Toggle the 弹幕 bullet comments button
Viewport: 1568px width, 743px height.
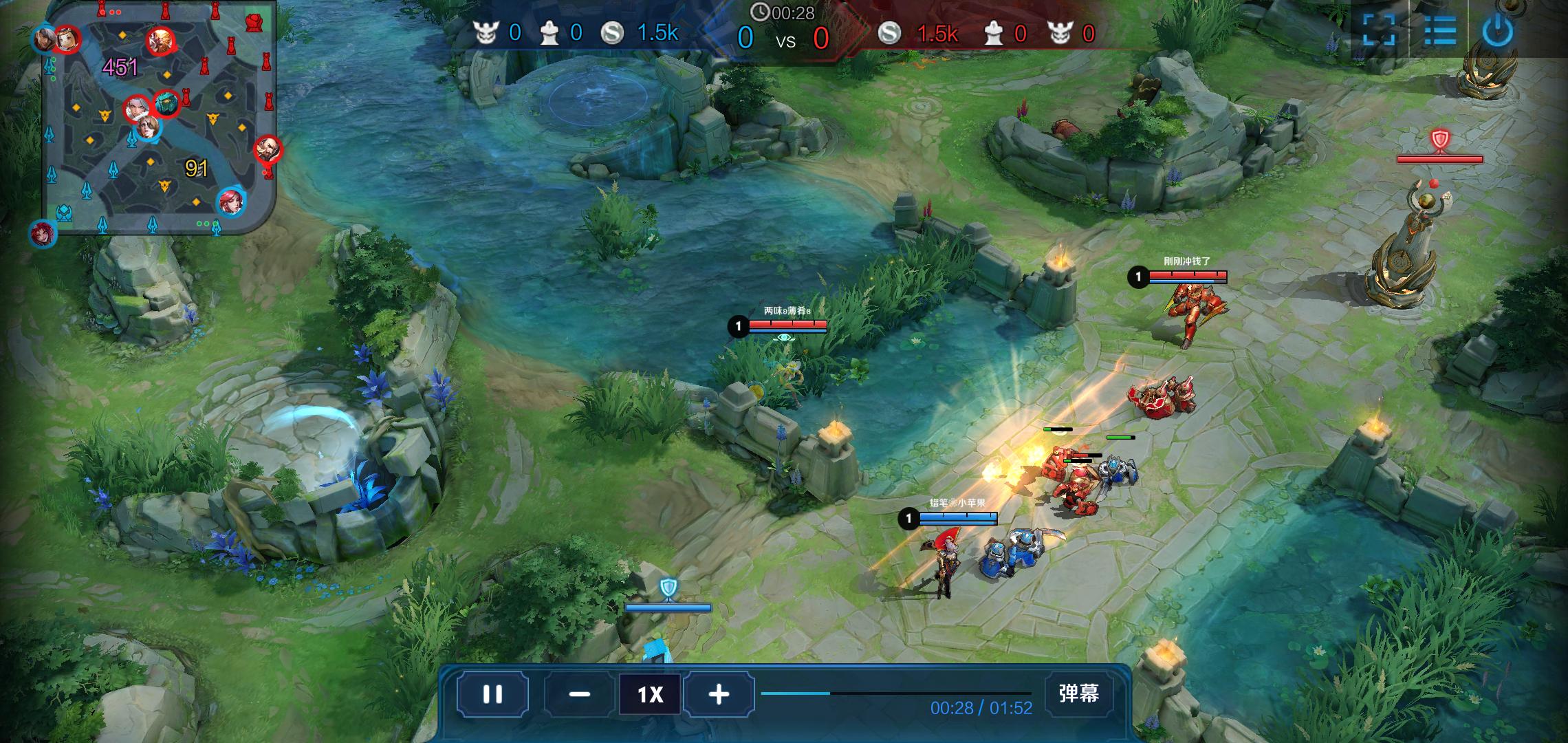tap(1078, 693)
